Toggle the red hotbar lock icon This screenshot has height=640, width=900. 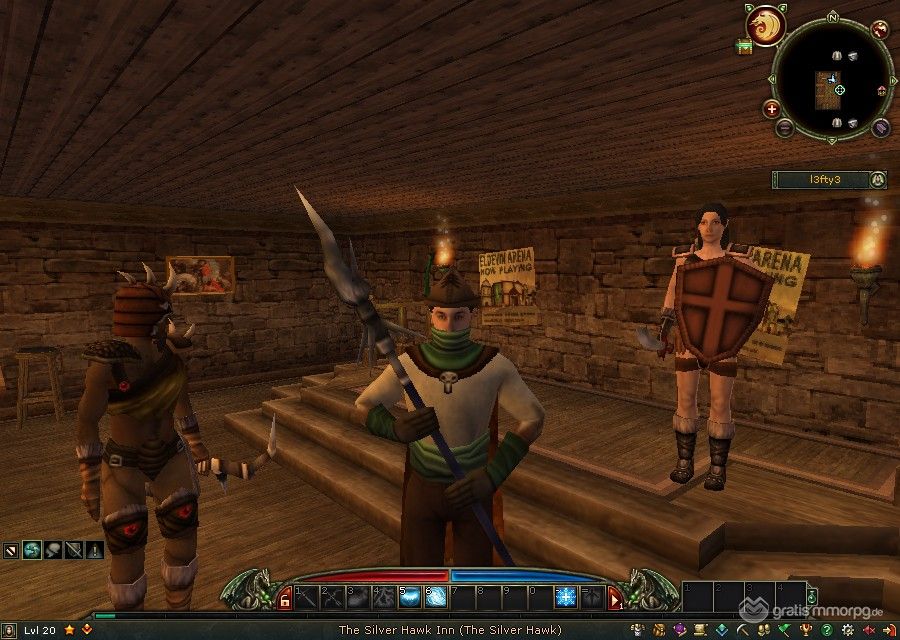coord(286,599)
